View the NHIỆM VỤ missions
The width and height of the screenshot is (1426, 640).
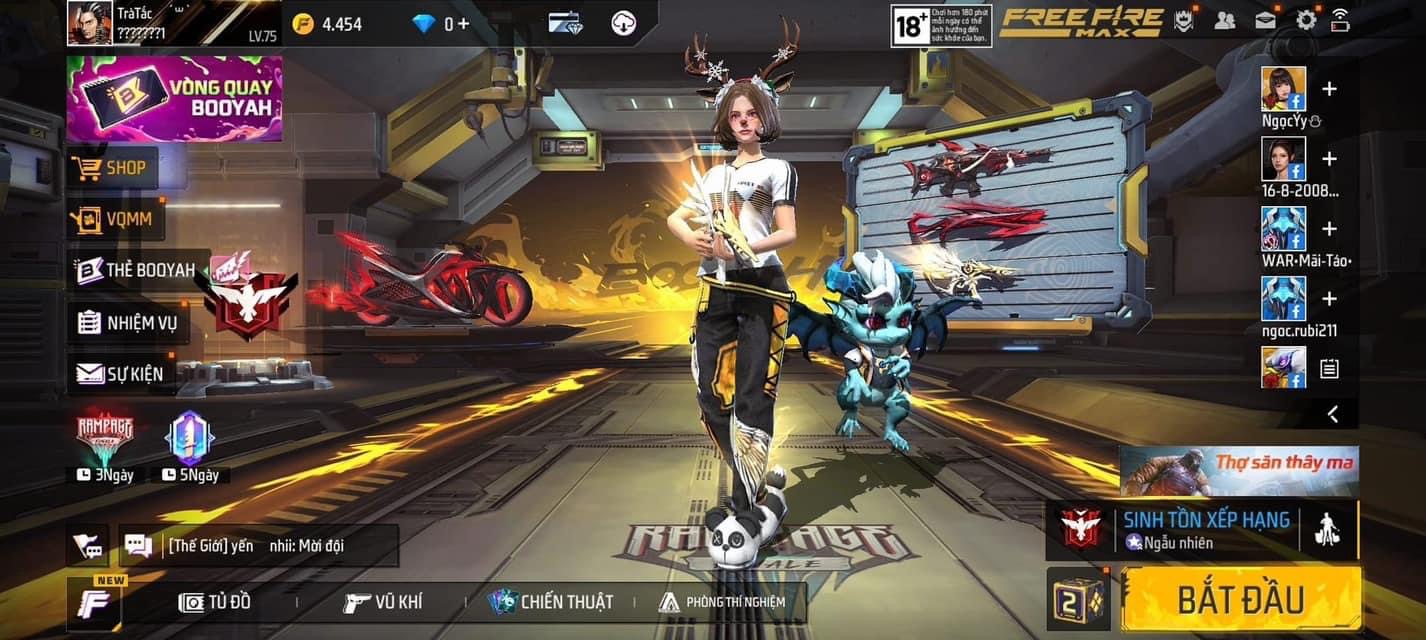[127, 322]
